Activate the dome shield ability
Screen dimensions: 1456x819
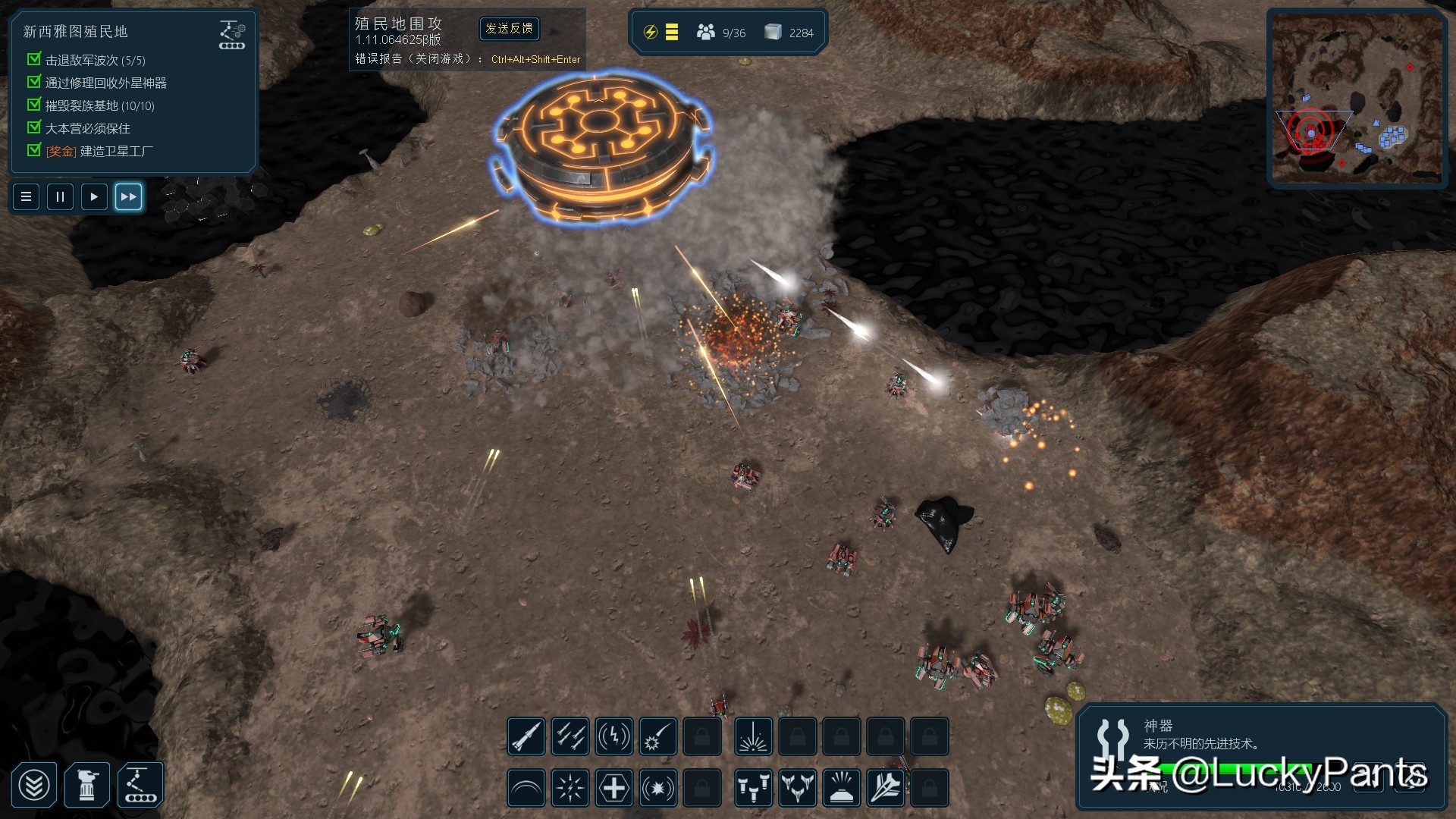(526, 789)
